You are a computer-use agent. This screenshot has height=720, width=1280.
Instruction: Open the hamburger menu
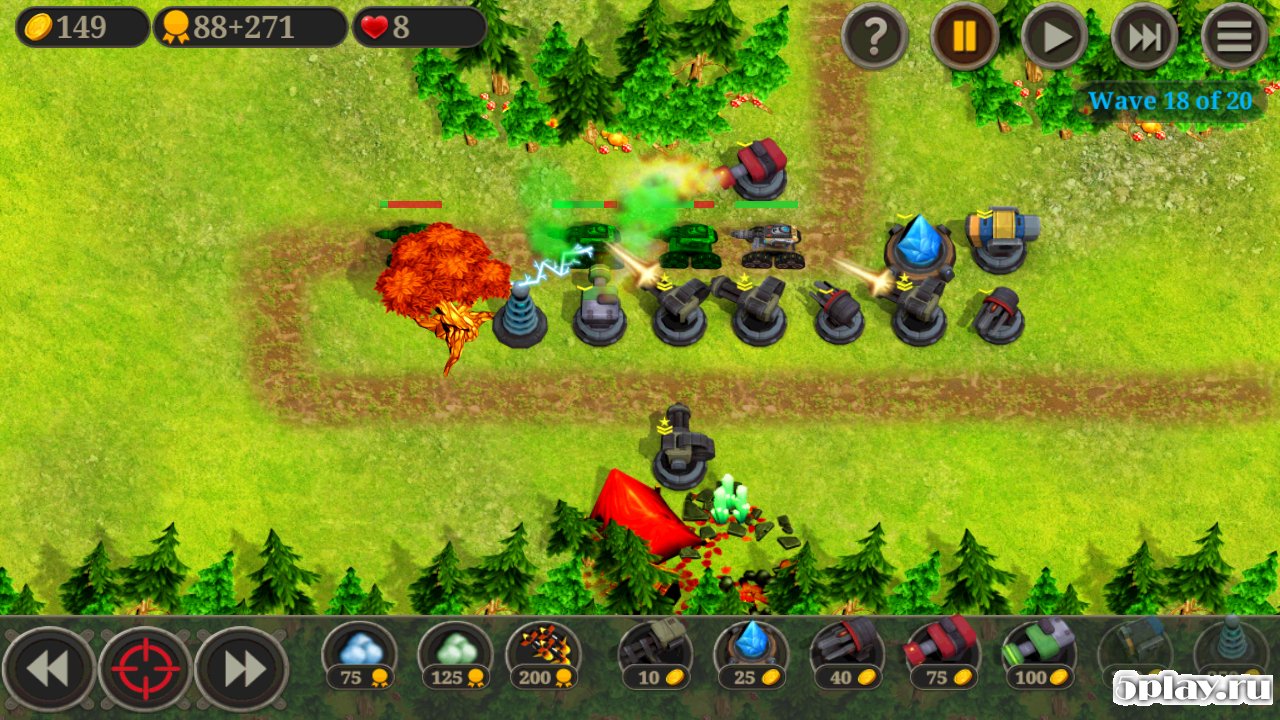tap(1235, 37)
